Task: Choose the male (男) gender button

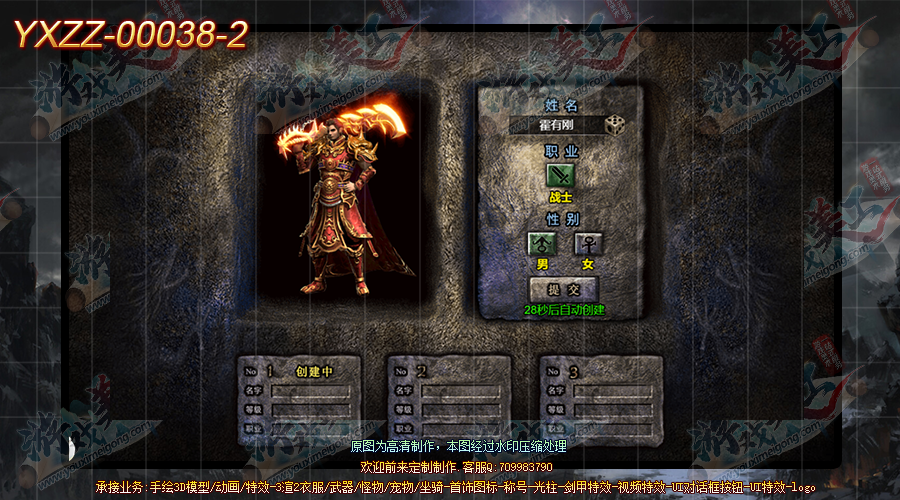Action: coord(542,243)
